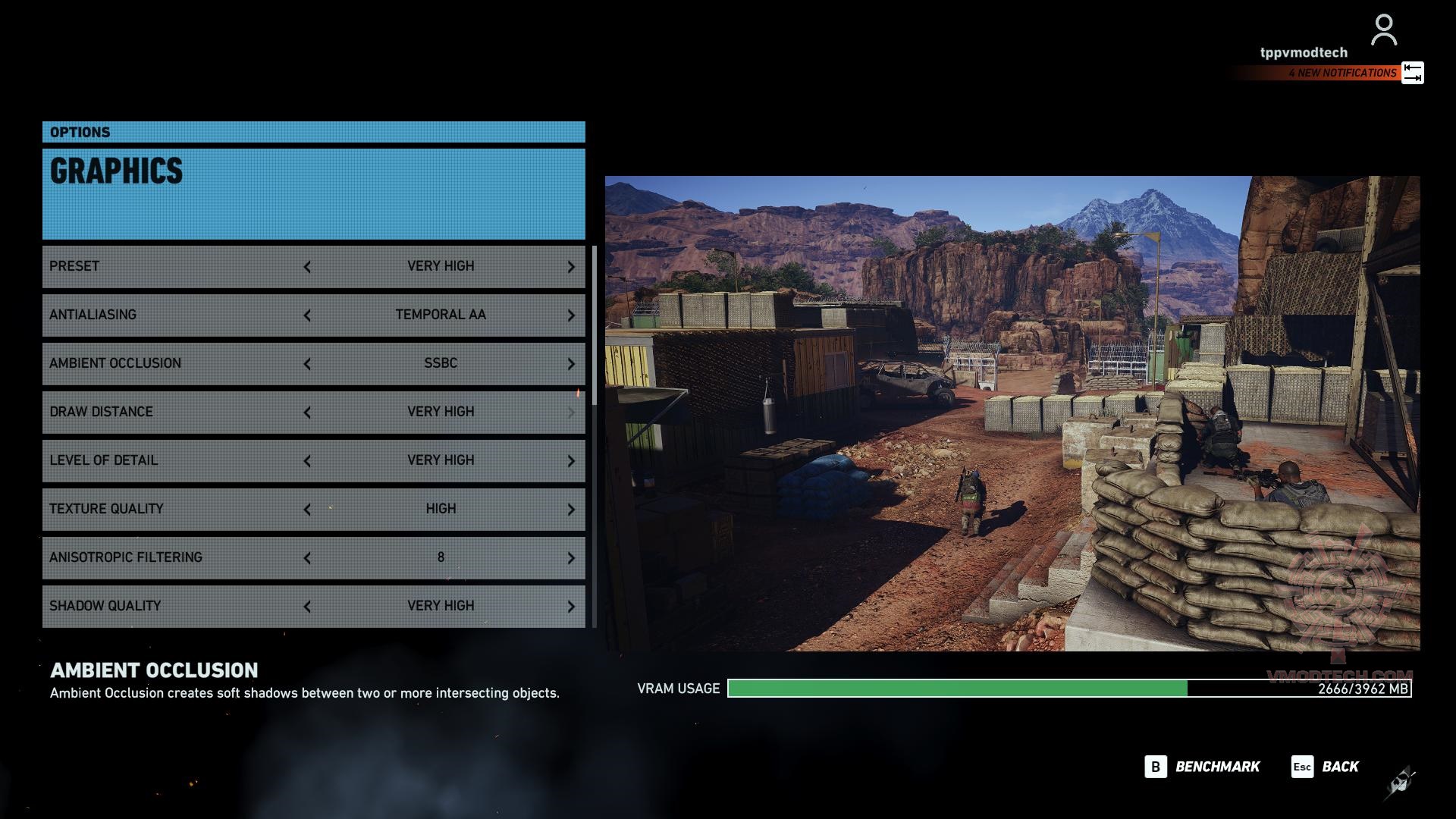This screenshot has height=819, width=1456.
Task: Lower Shadow Quality with the left arrow
Action: (307, 607)
